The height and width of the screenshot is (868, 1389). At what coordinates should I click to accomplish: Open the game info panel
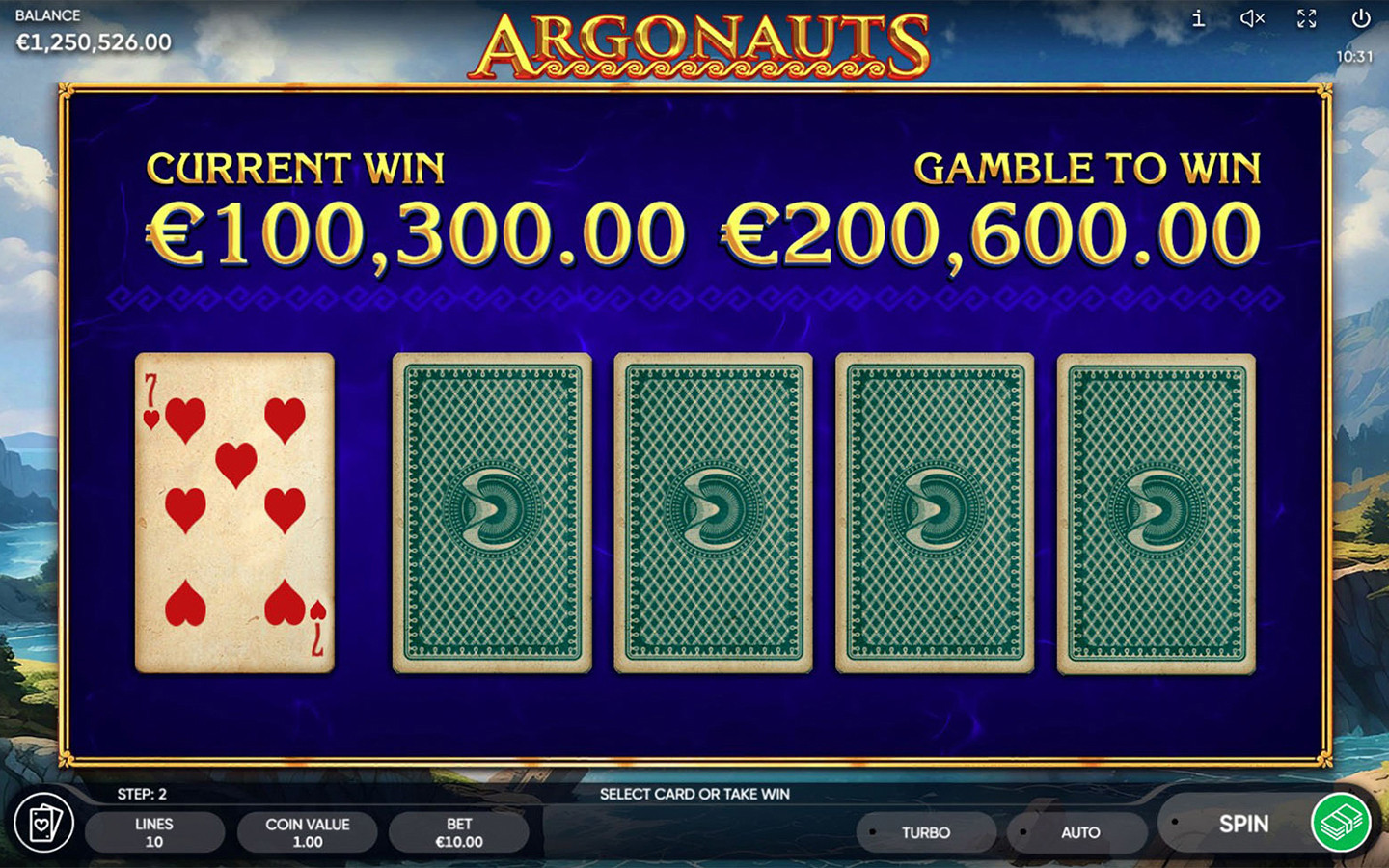1198,18
